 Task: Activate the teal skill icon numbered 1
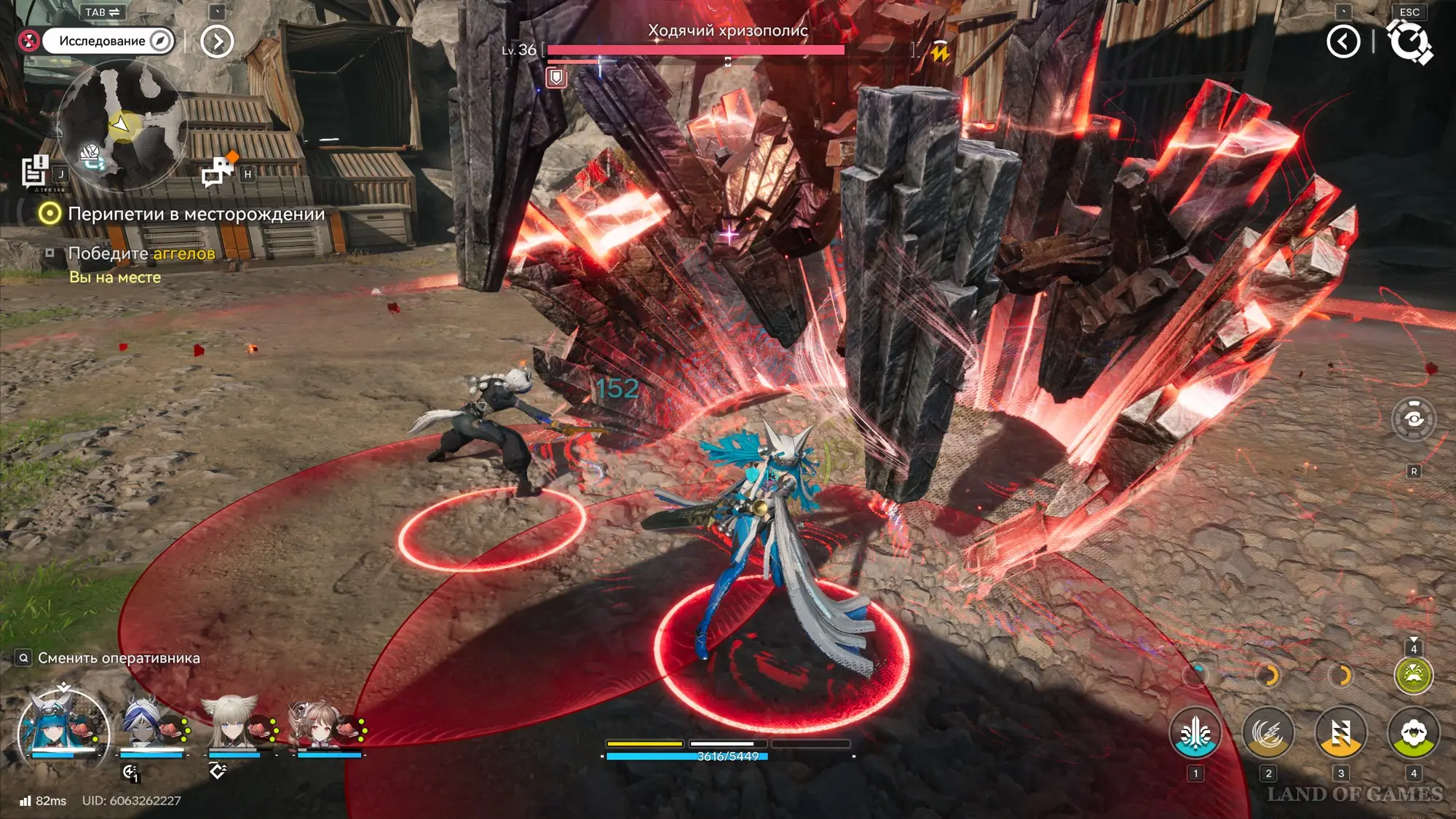pyautogui.click(x=1195, y=733)
